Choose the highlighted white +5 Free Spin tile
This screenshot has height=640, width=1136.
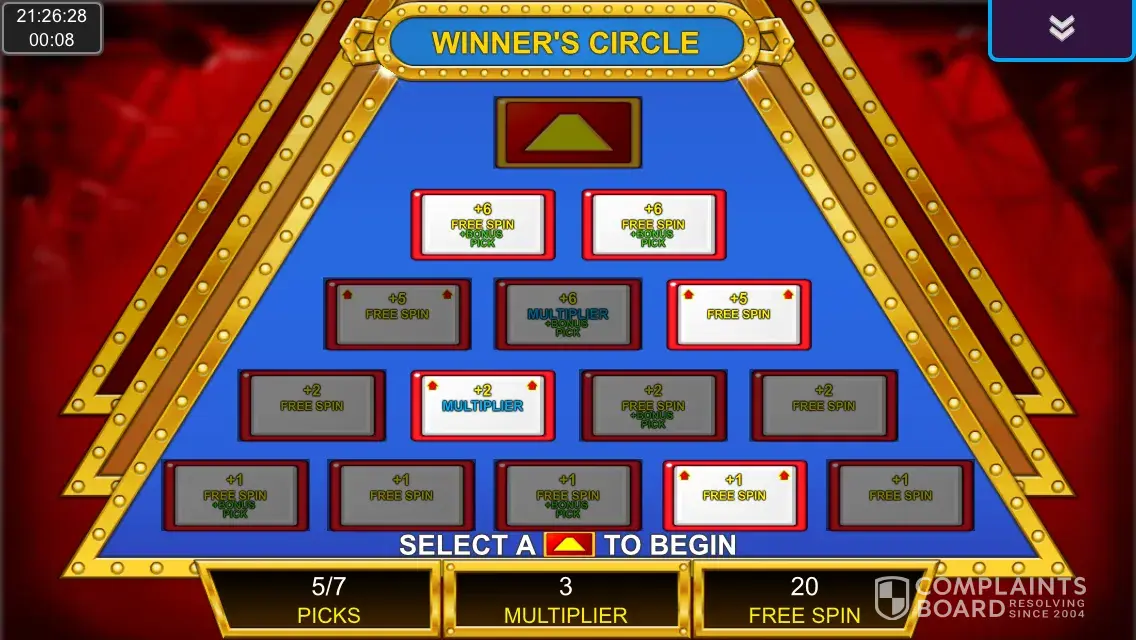pos(738,314)
